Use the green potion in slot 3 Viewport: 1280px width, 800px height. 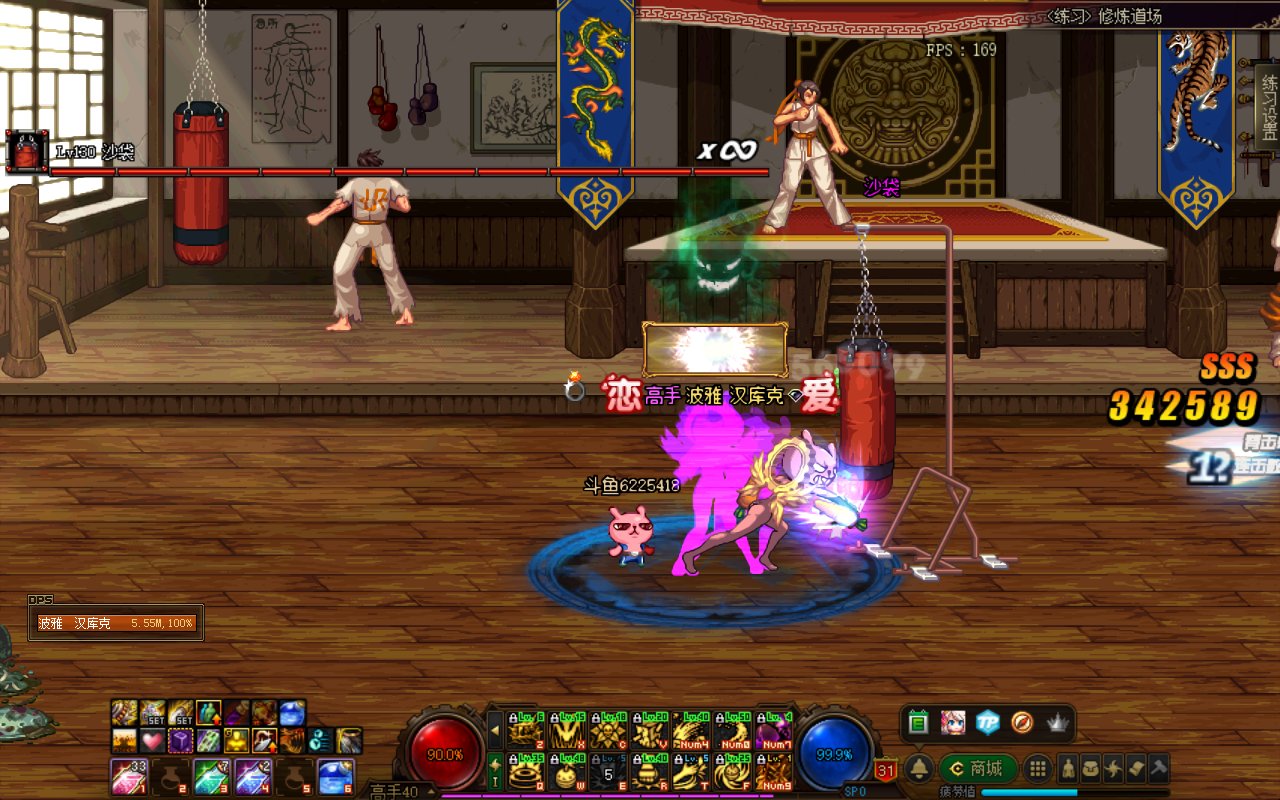210,776
